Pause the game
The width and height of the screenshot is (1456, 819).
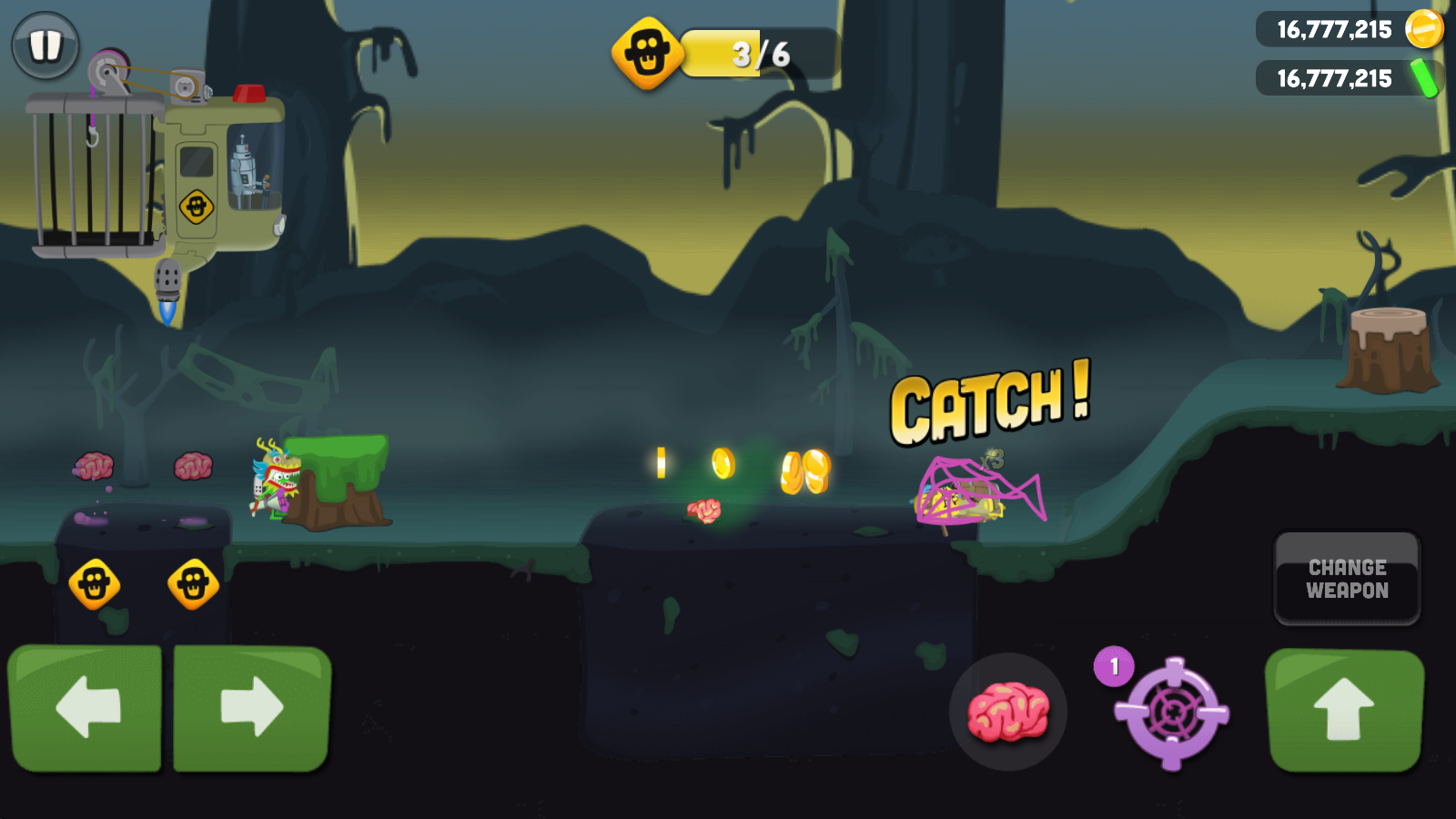pos(45,45)
